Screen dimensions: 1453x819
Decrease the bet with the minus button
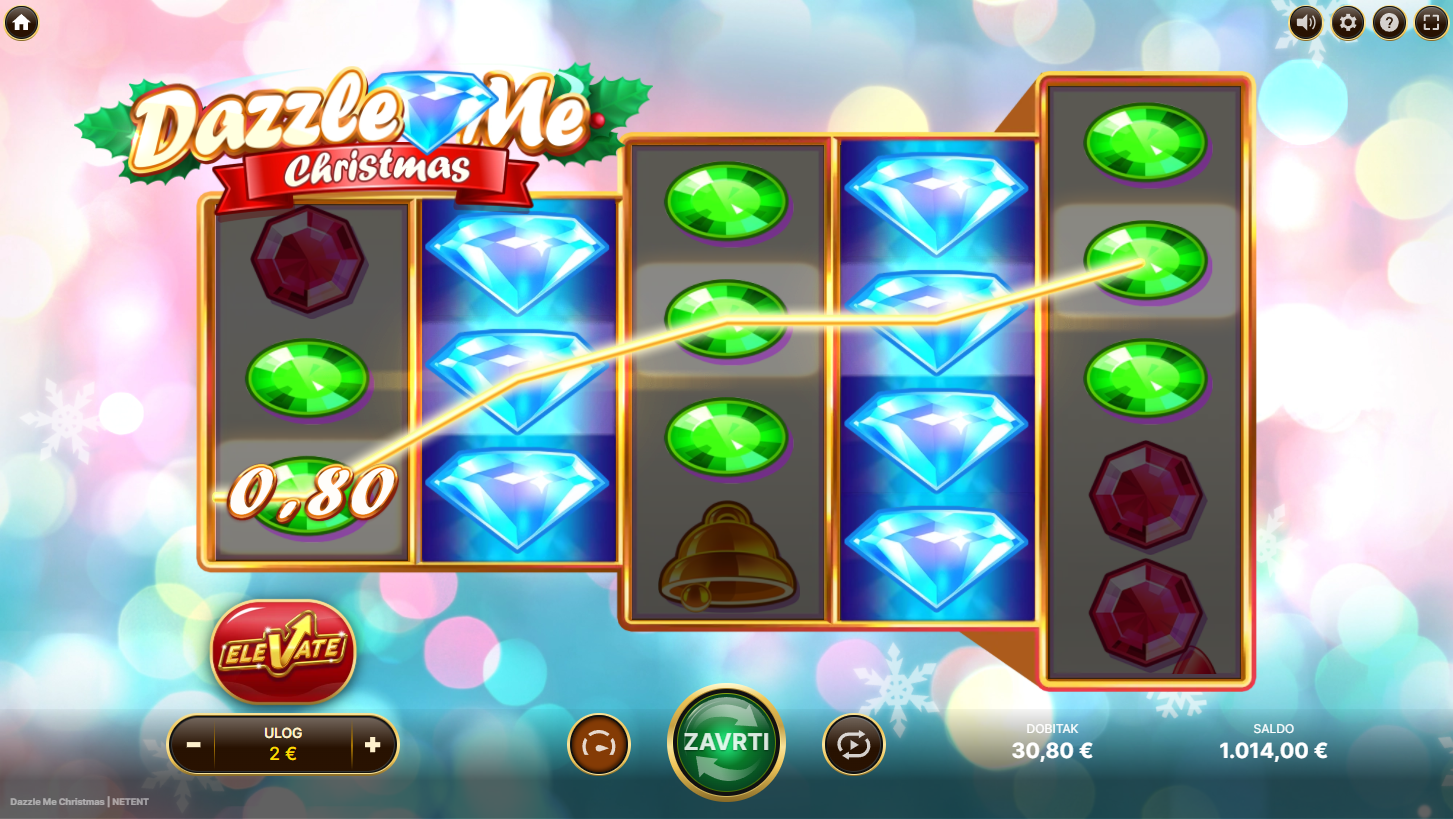(194, 745)
